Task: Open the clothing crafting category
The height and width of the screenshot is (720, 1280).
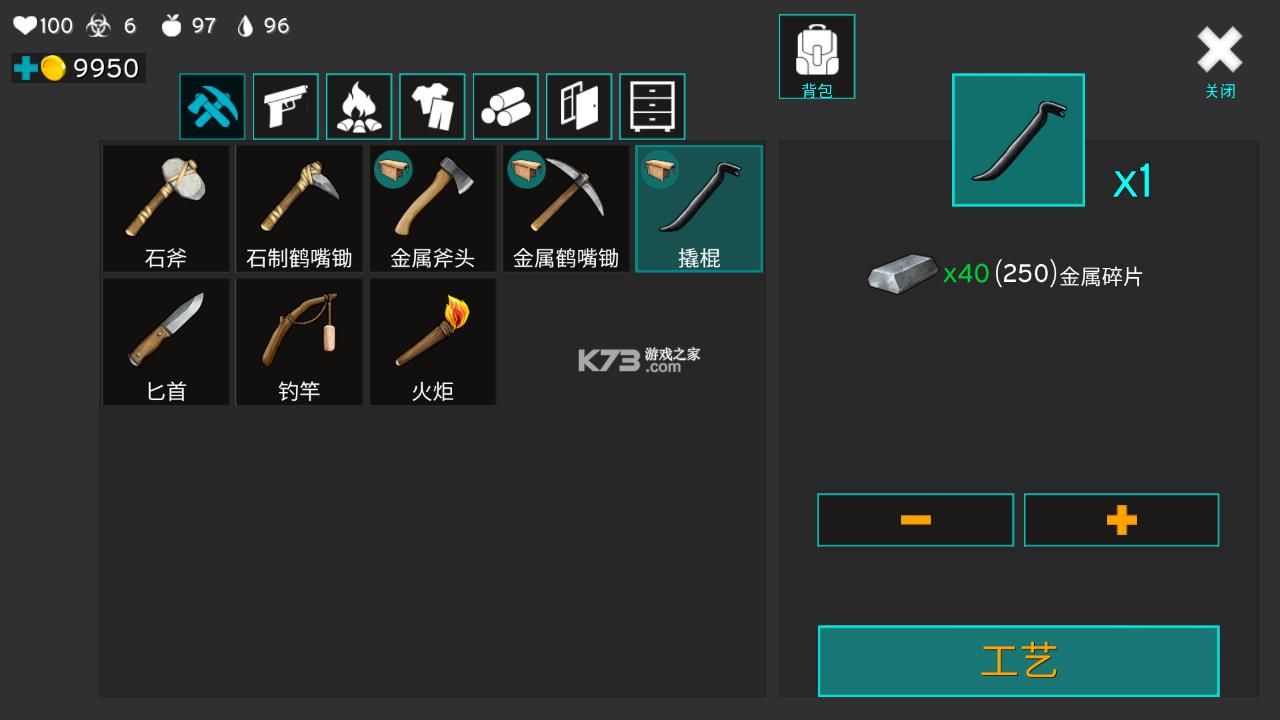Action: tap(432, 106)
